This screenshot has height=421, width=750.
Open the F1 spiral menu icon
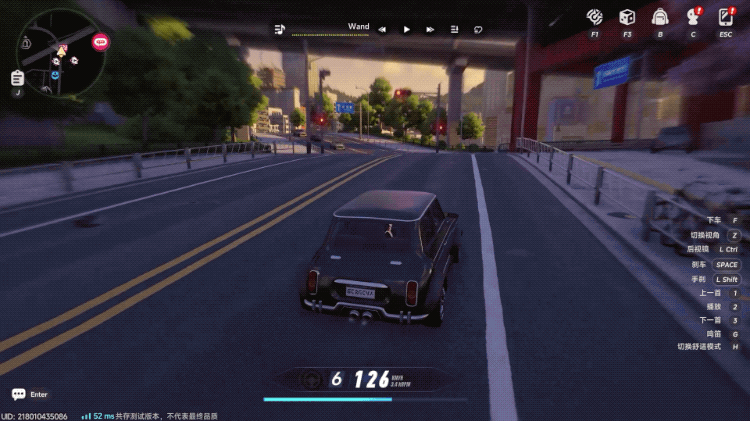pyautogui.click(x=594, y=16)
